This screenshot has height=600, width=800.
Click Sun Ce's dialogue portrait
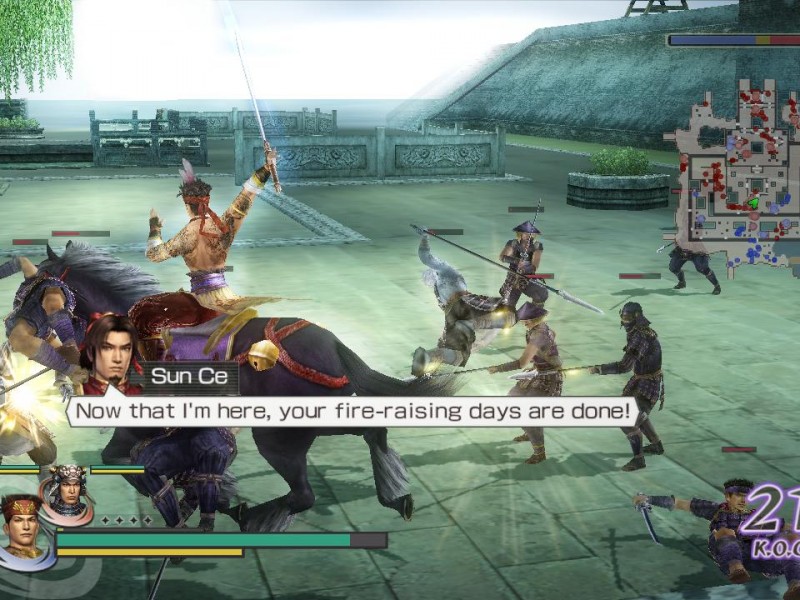[108, 357]
